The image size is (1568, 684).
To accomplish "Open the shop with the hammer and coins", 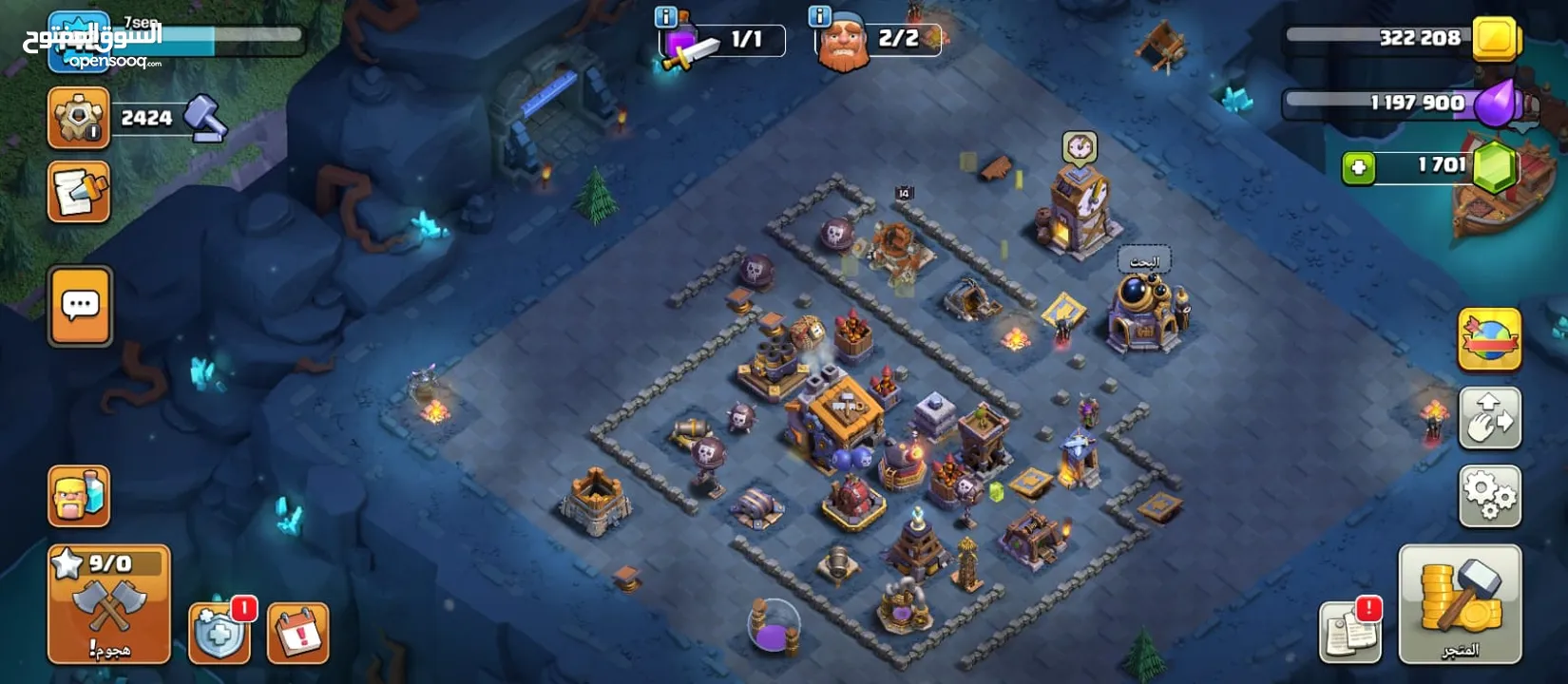I will [1460, 604].
